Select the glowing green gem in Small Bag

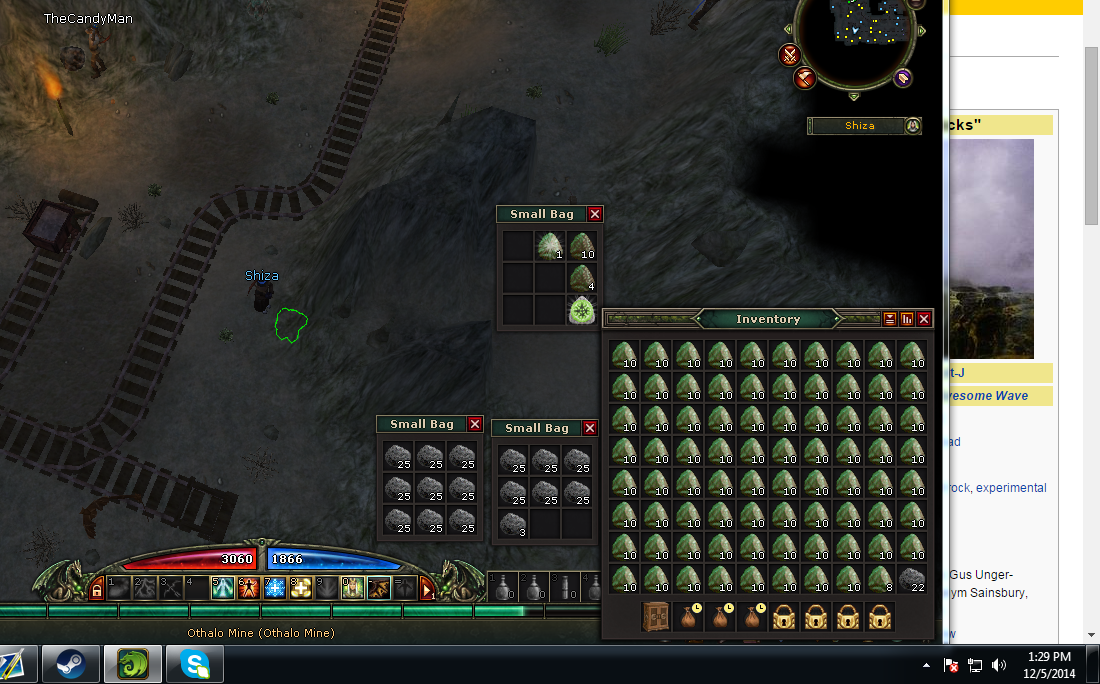coord(581,310)
